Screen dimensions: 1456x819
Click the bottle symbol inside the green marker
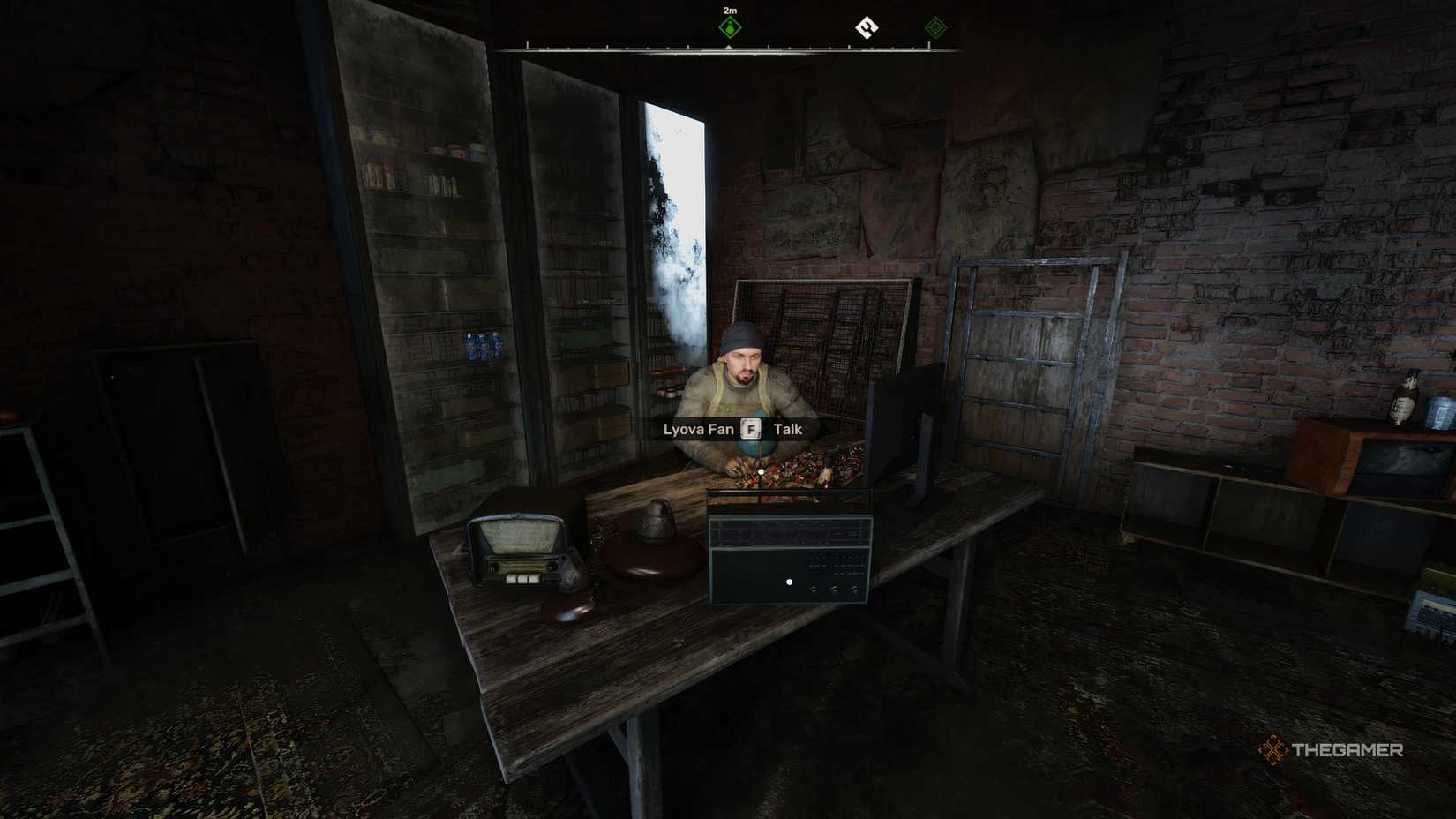click(729, 27)
